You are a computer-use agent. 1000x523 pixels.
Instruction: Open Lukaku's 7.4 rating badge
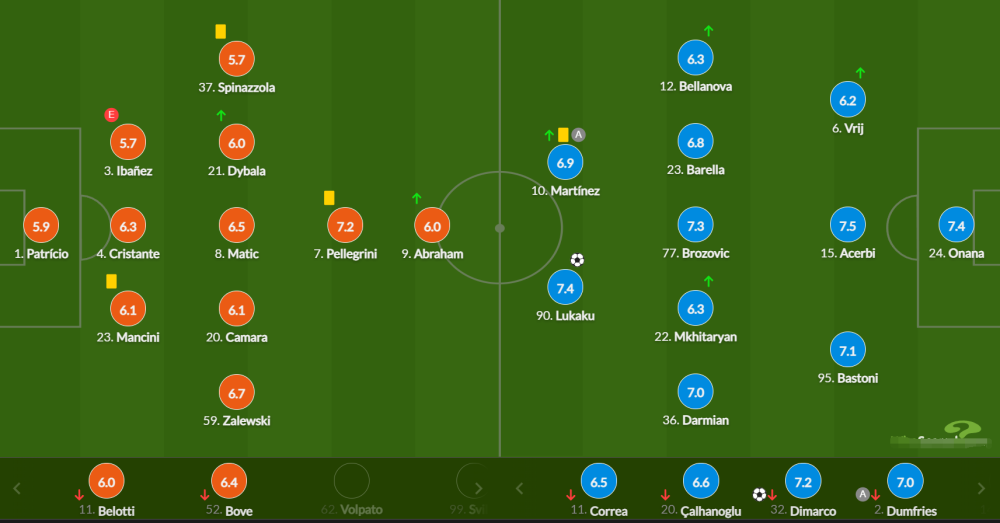(x=565, y=289)
